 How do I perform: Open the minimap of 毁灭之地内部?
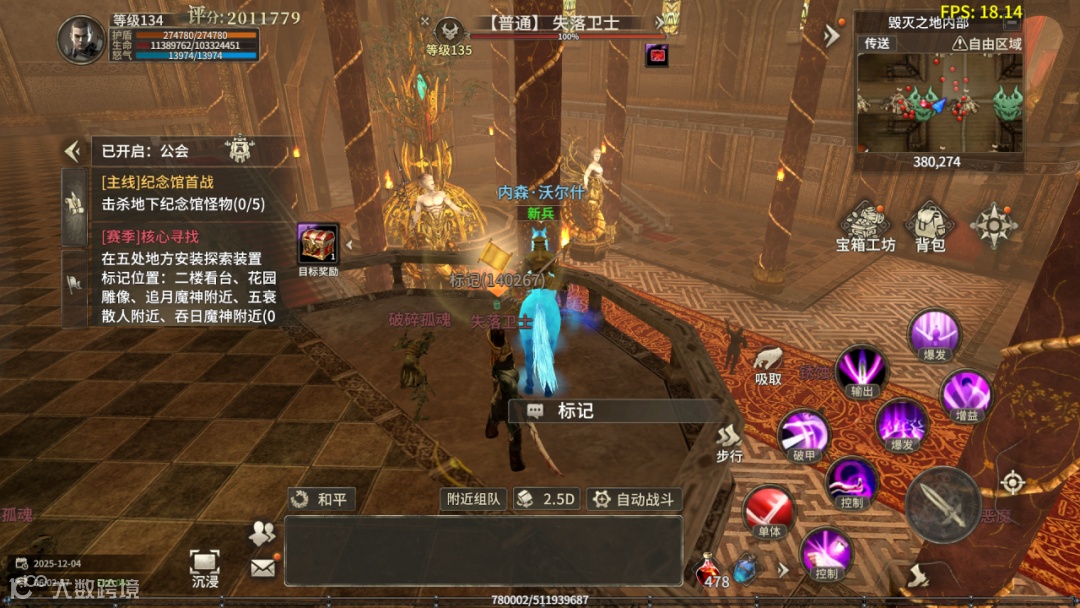(938, 103)
